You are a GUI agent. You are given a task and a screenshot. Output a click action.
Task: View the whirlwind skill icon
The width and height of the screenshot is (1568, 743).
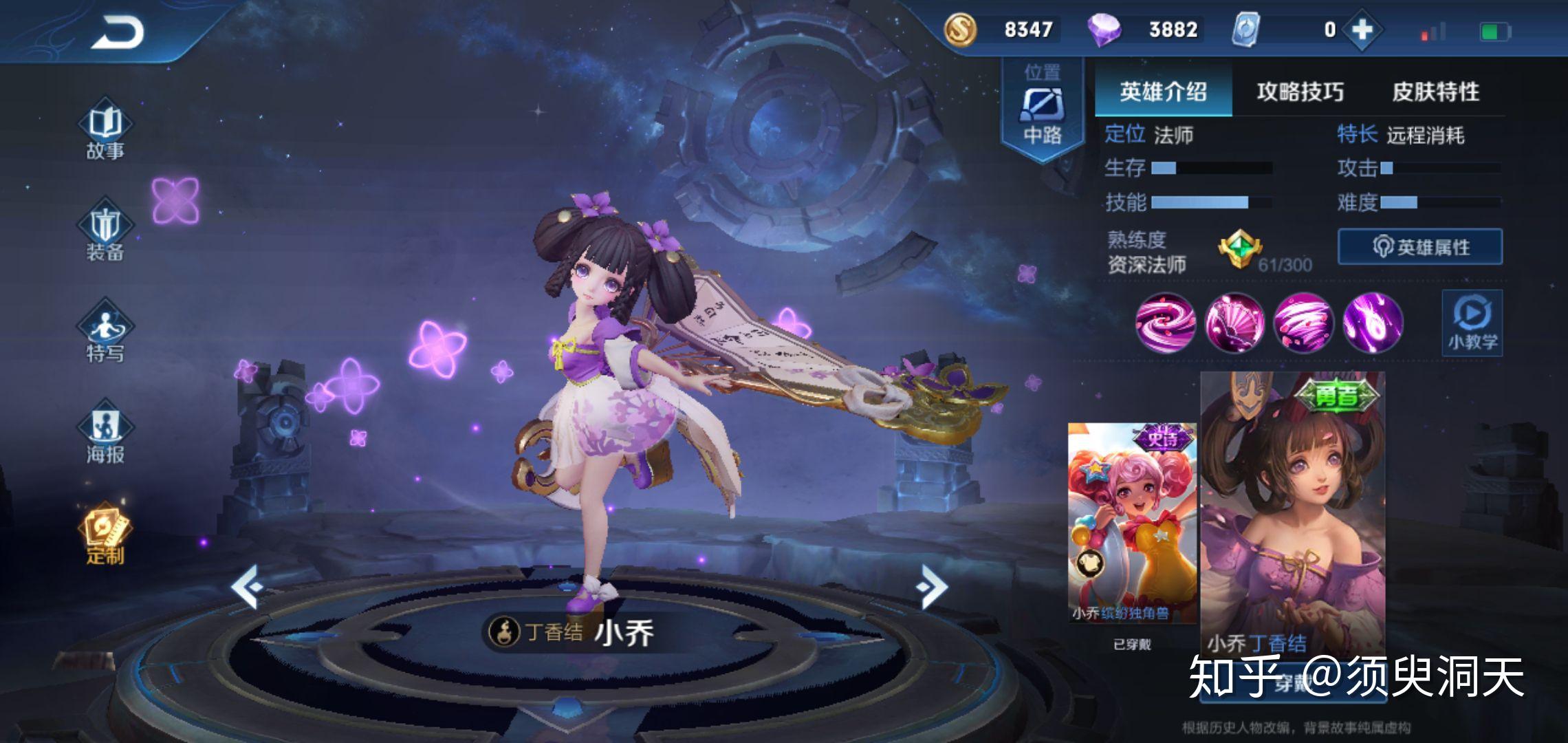coord(1303,323)
